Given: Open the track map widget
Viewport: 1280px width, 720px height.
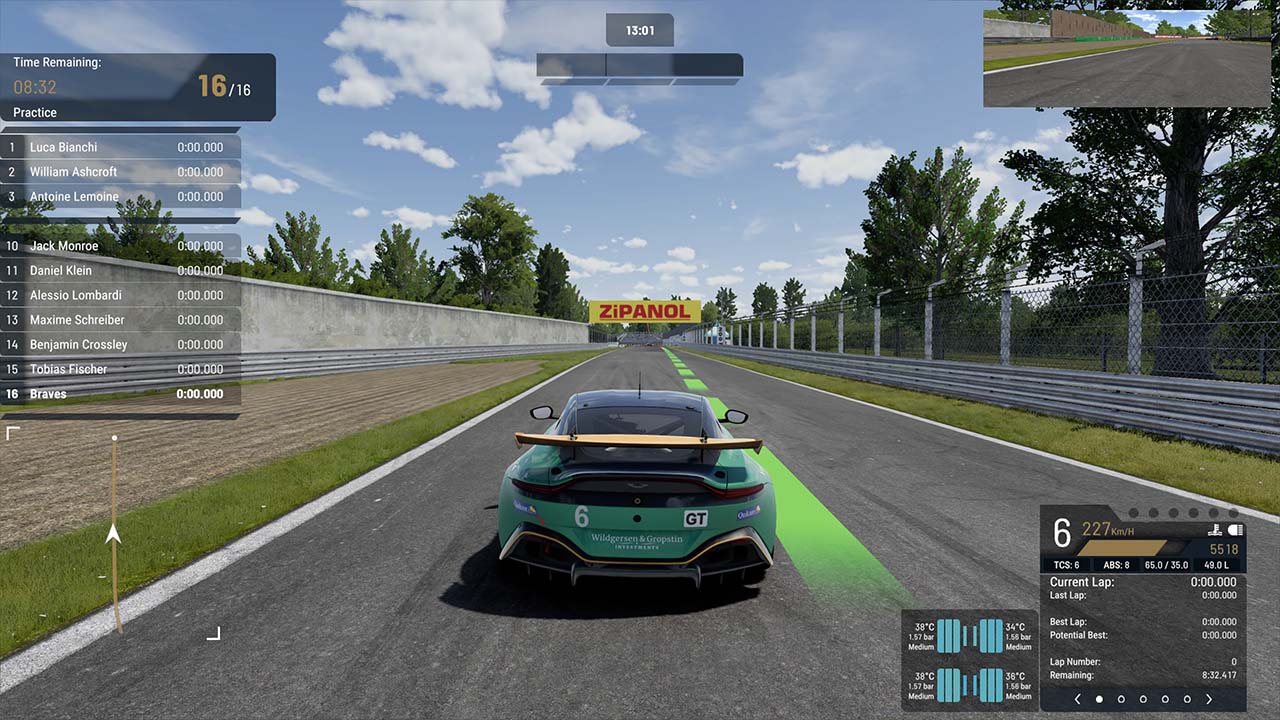Looking at the screenshot, I should pyautogui.click(x=113, y=533).
